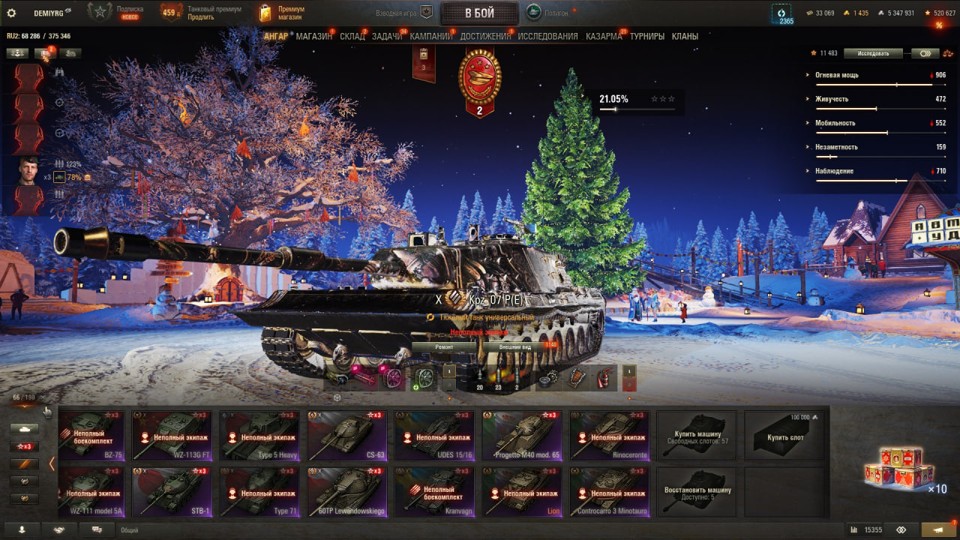The width and height of the screenshot is (960, 540).
Task: Select the BZ-75 tank in the carousel
Action: 94,435
